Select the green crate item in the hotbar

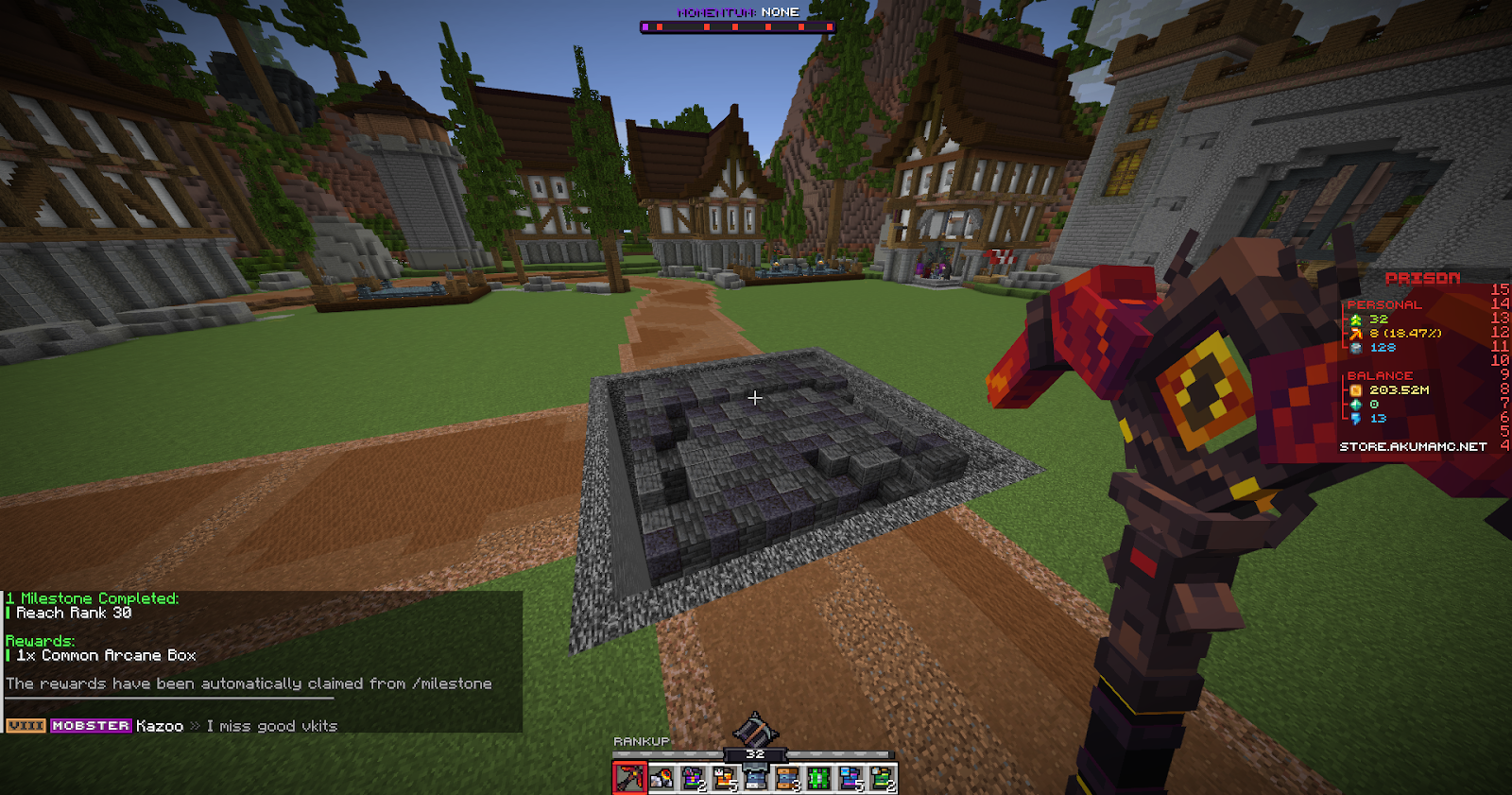coord(818,775)
